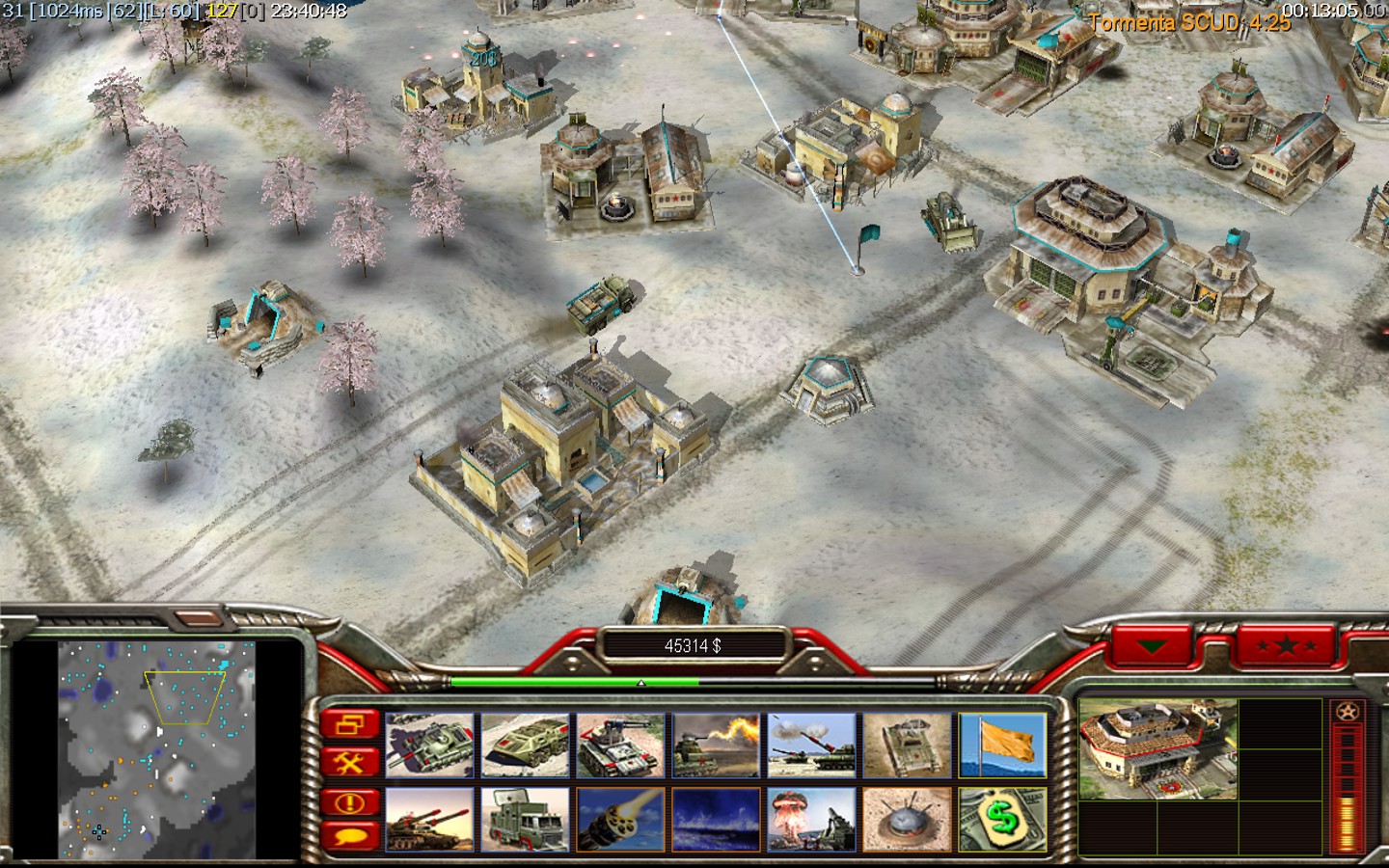Viewport: 1389px width, 868px height.
Task: Select the top-down tank build icon
Action: coord(907,745)
